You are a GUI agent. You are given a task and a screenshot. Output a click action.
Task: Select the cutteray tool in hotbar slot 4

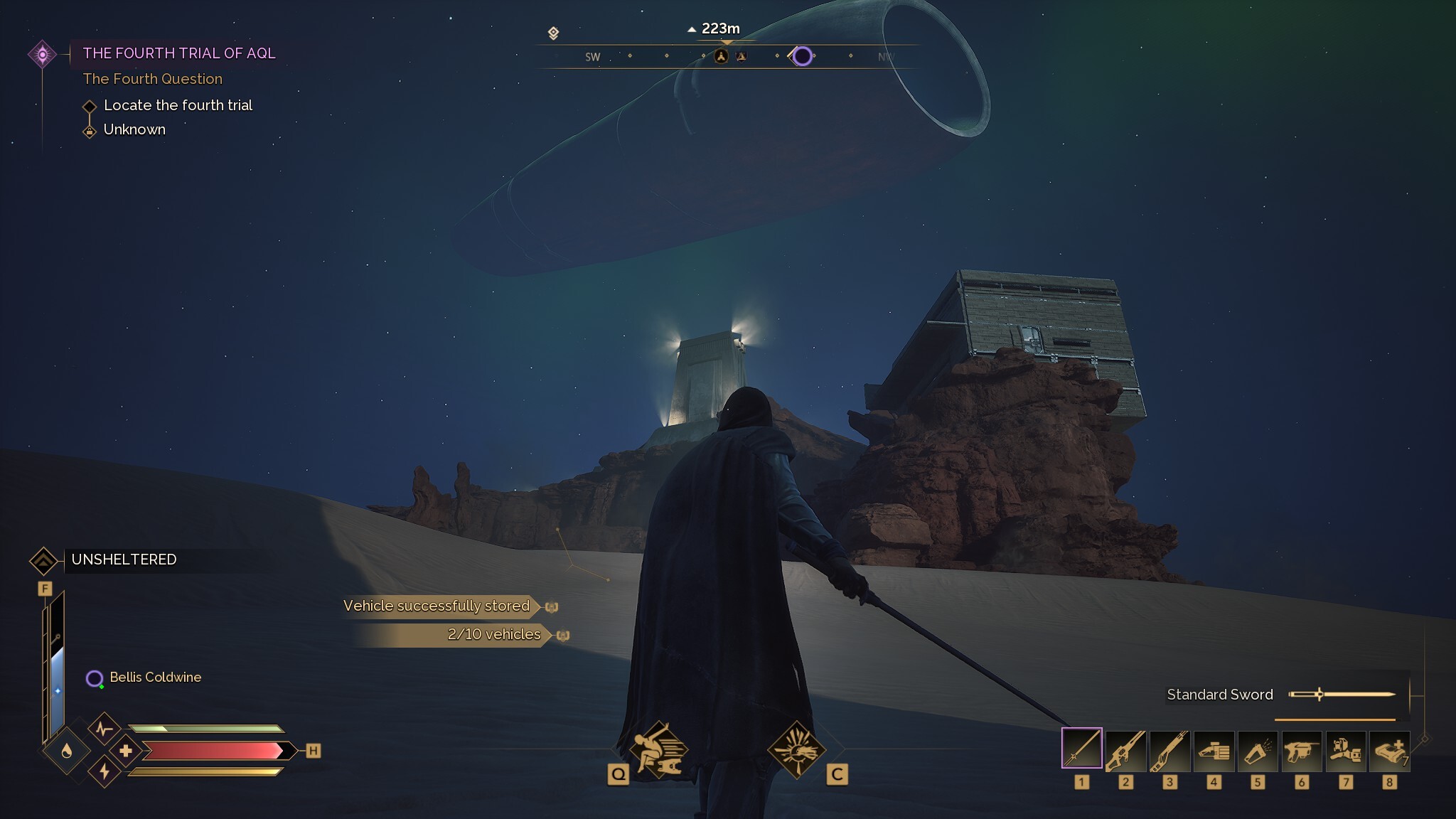[1214, 751]
